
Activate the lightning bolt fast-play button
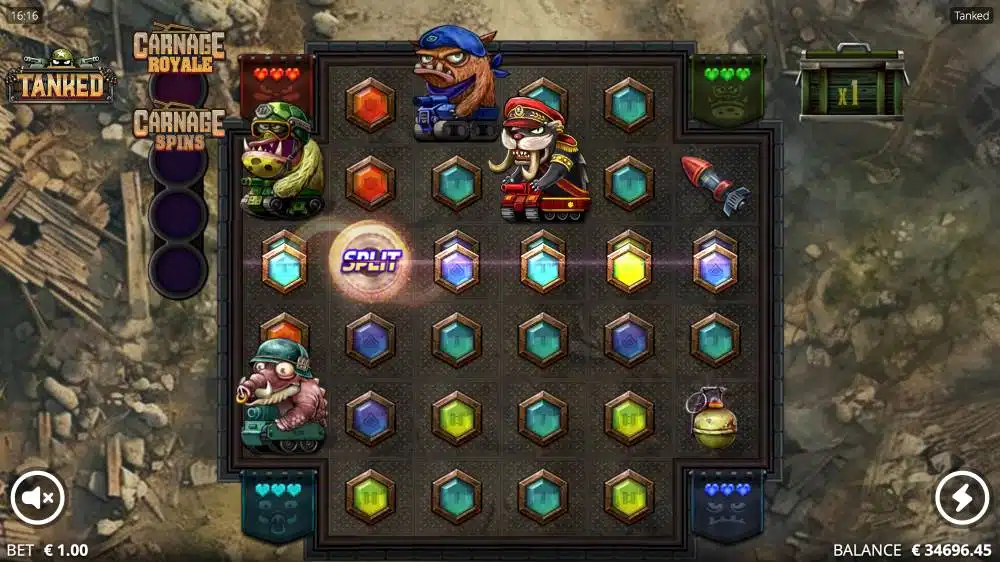(961, 497)
